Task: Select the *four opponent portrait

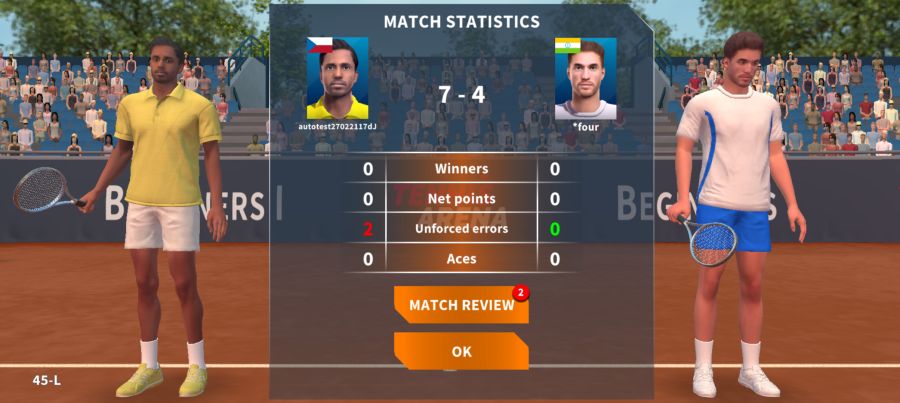Action: pyautogui.click(x=585, y=79)
